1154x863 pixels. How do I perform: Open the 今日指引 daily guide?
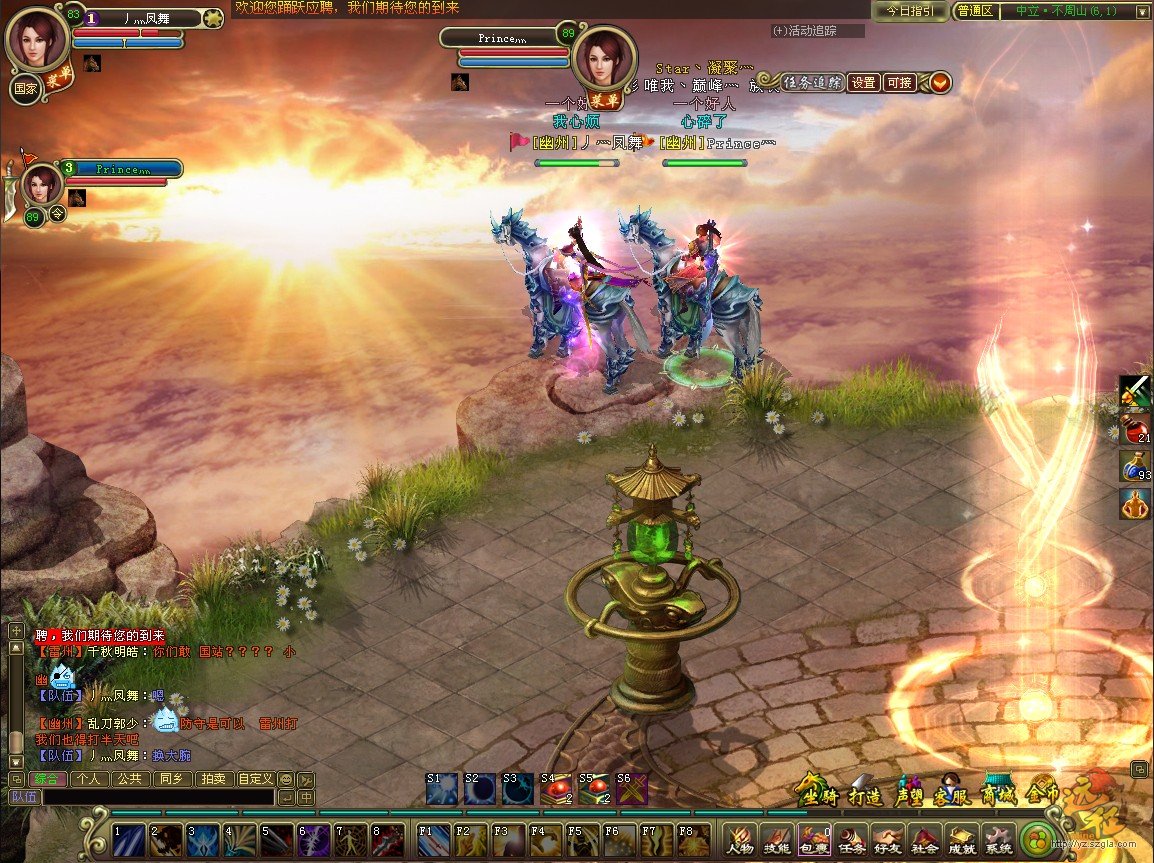(910, 11)
